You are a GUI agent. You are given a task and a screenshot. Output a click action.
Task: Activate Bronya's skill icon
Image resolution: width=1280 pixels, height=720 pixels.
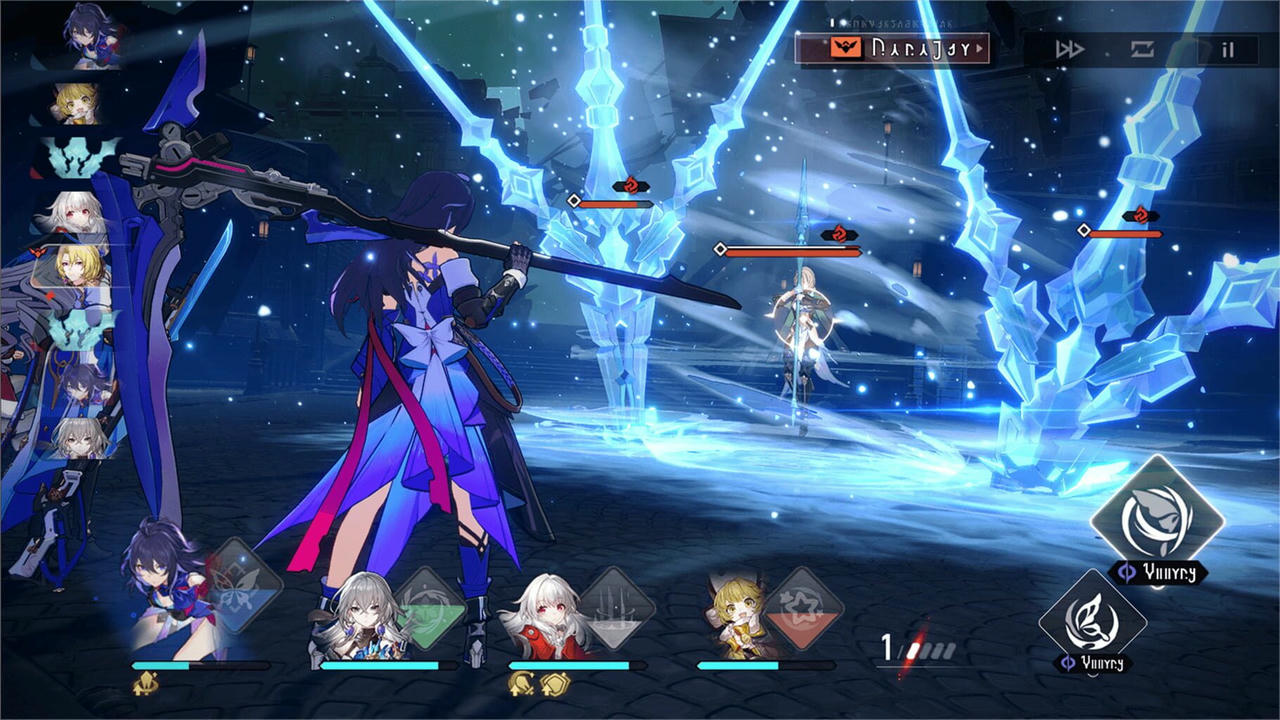(x=432, y=605)
